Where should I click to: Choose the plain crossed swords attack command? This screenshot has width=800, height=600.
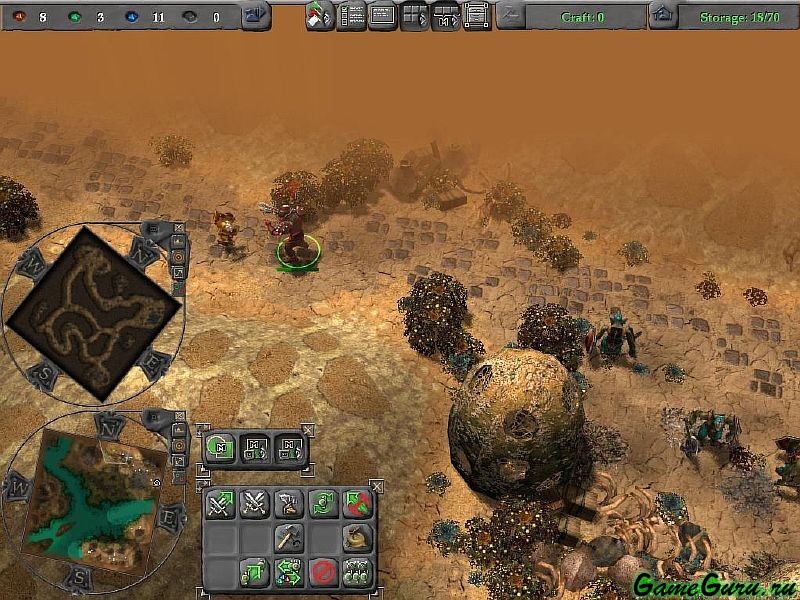[x=254, y=503]
